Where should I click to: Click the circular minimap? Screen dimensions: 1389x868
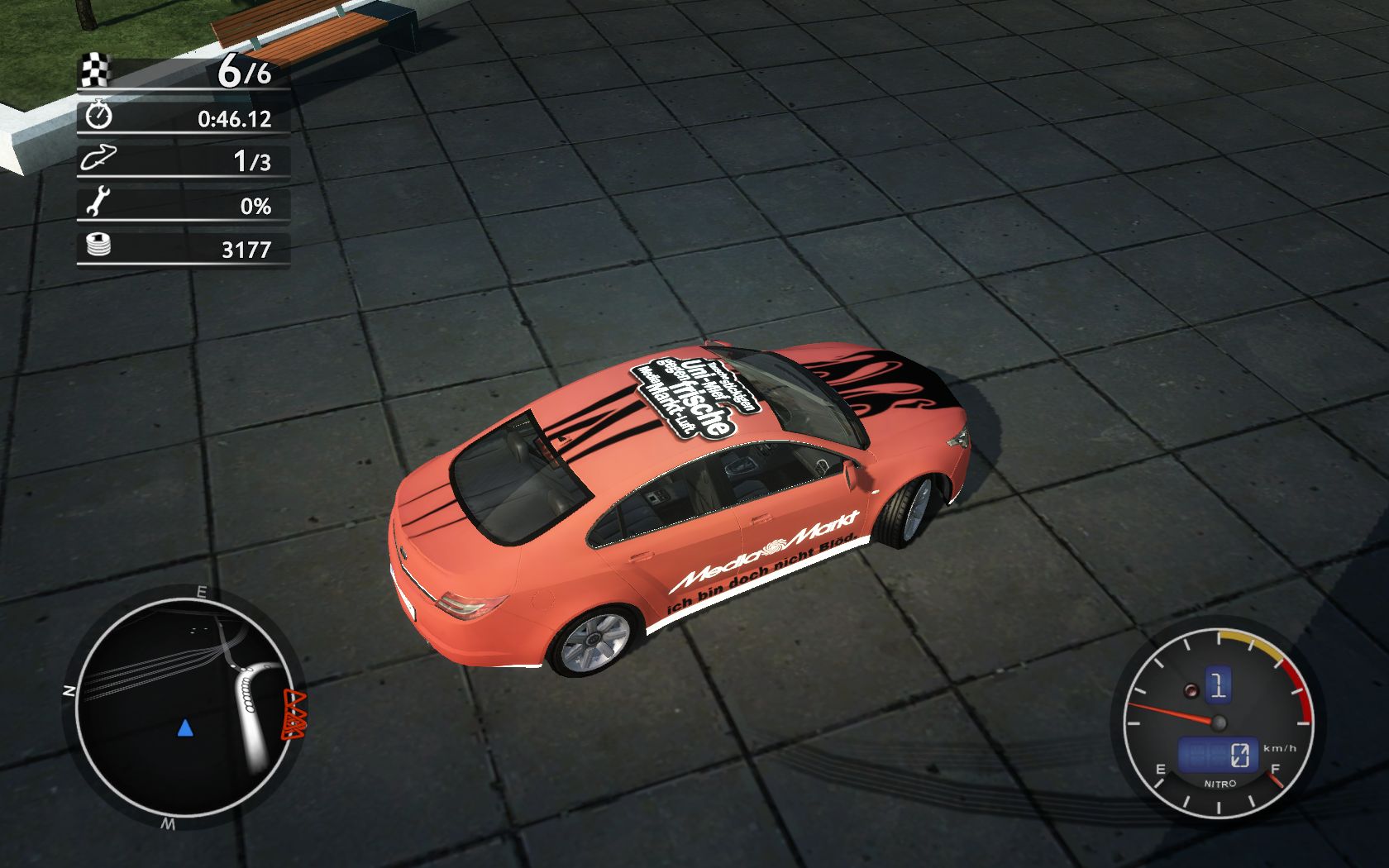pos(184,707)
